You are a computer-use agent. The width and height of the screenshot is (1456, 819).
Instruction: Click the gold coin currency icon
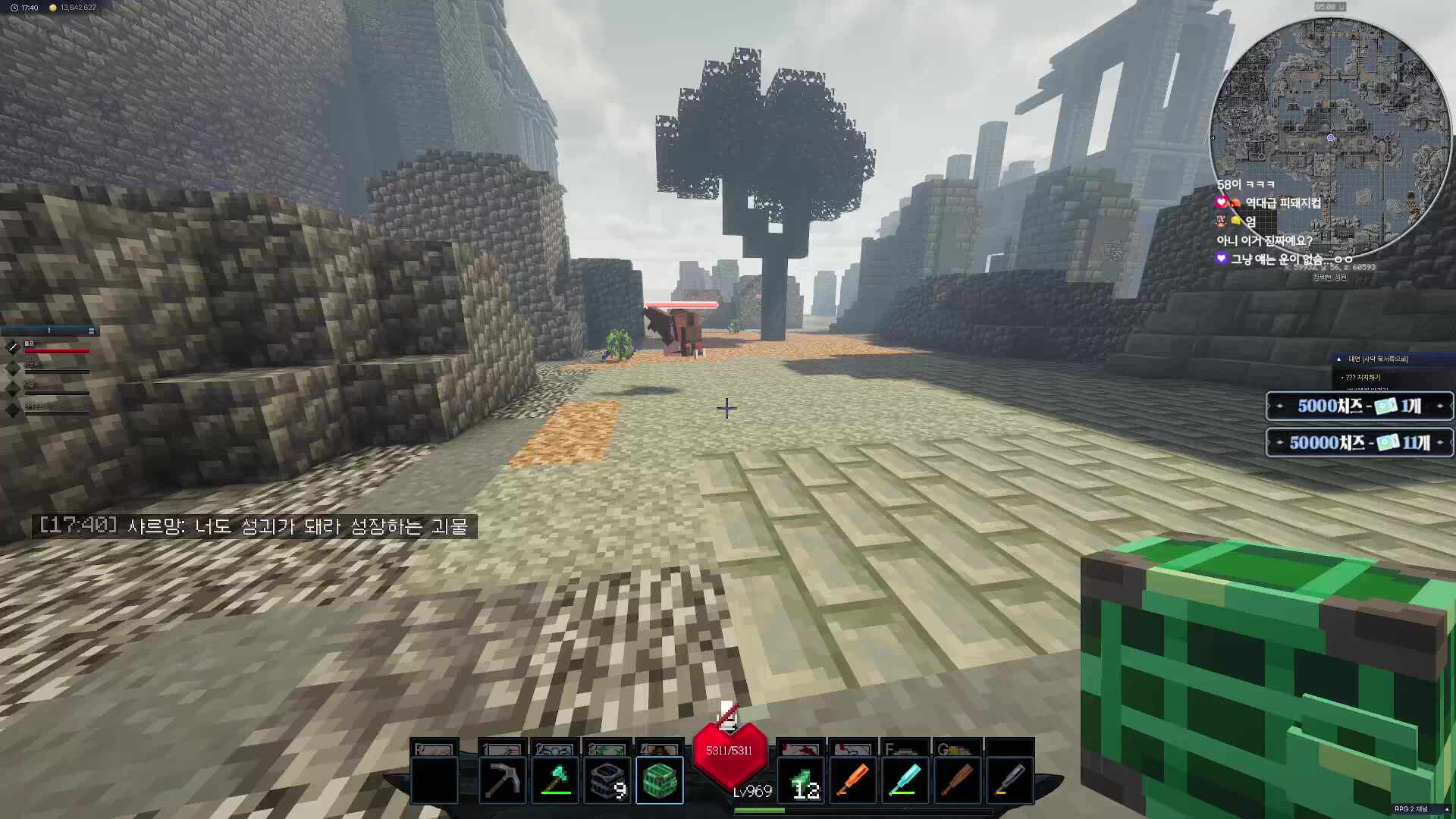[52, 8]
